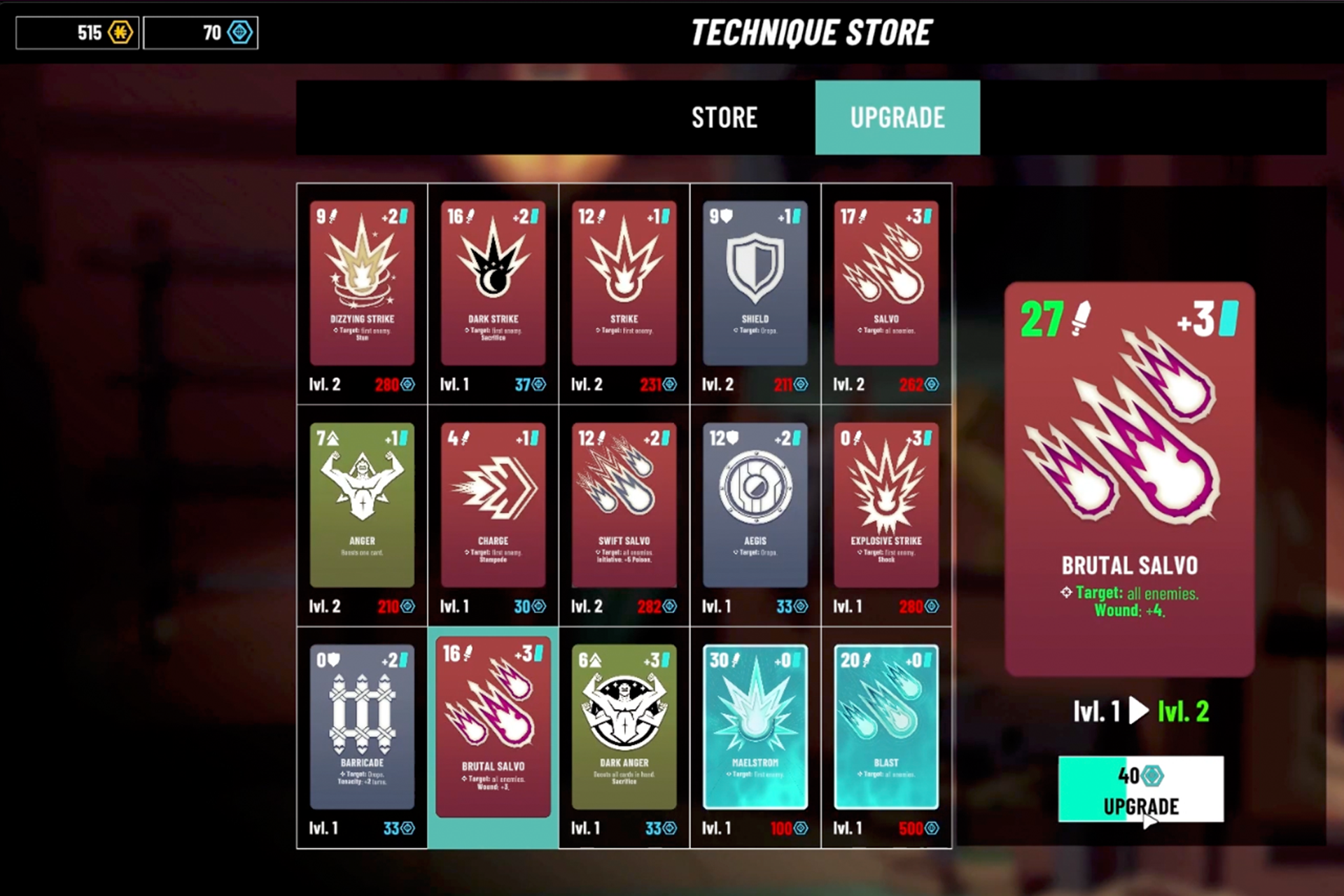1344x896 pixels.
Task: Select the Upgrade tab
Action: pyautogui.click(x=897, y=118)
